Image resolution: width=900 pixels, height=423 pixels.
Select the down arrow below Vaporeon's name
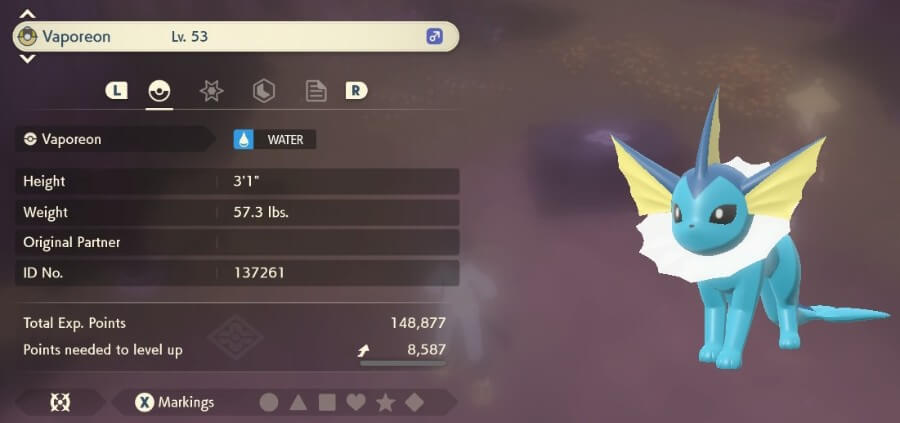pyautogui.click(x=28, y=59)
